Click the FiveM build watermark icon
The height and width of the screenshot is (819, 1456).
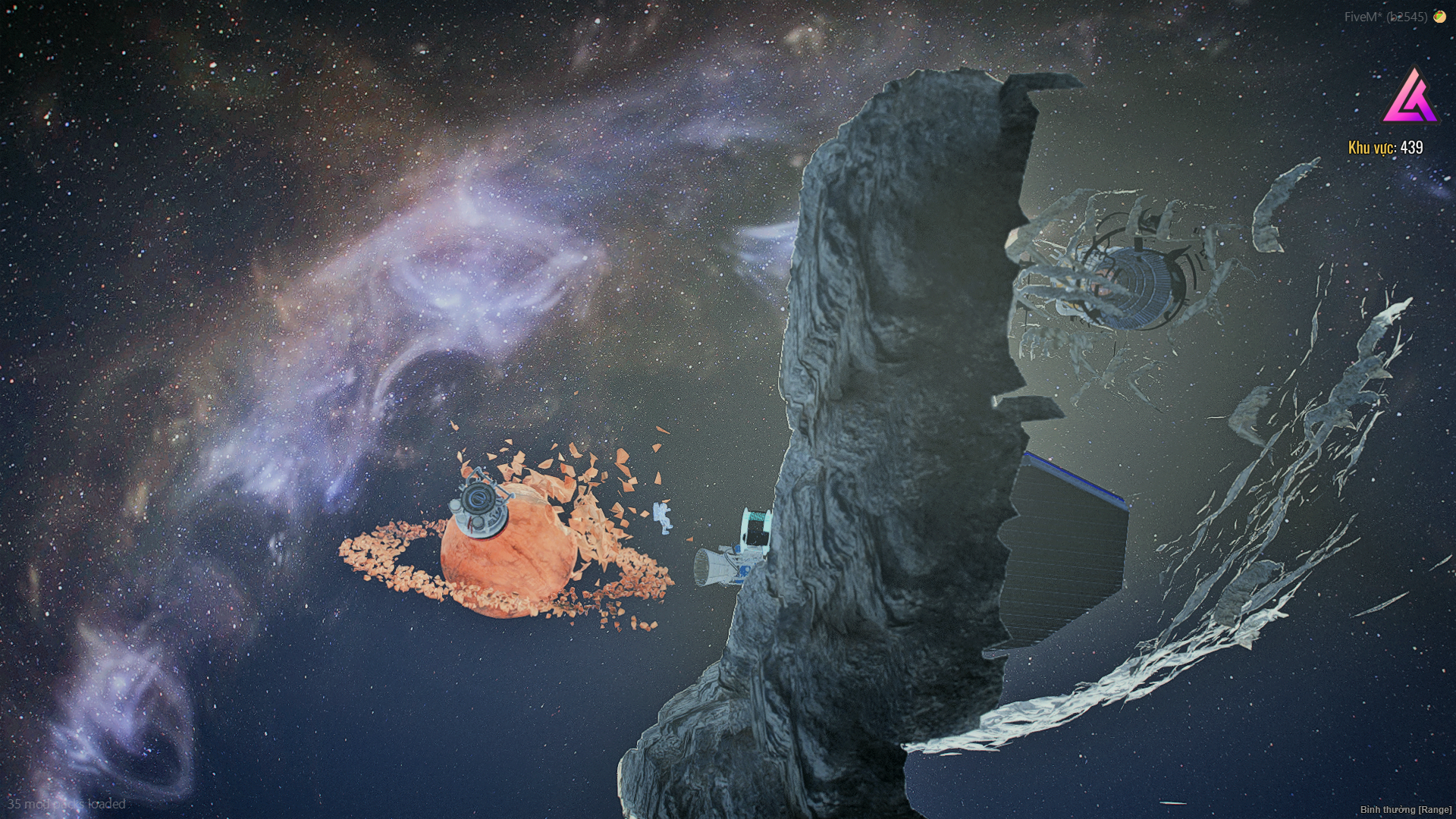click(1439, 17)
